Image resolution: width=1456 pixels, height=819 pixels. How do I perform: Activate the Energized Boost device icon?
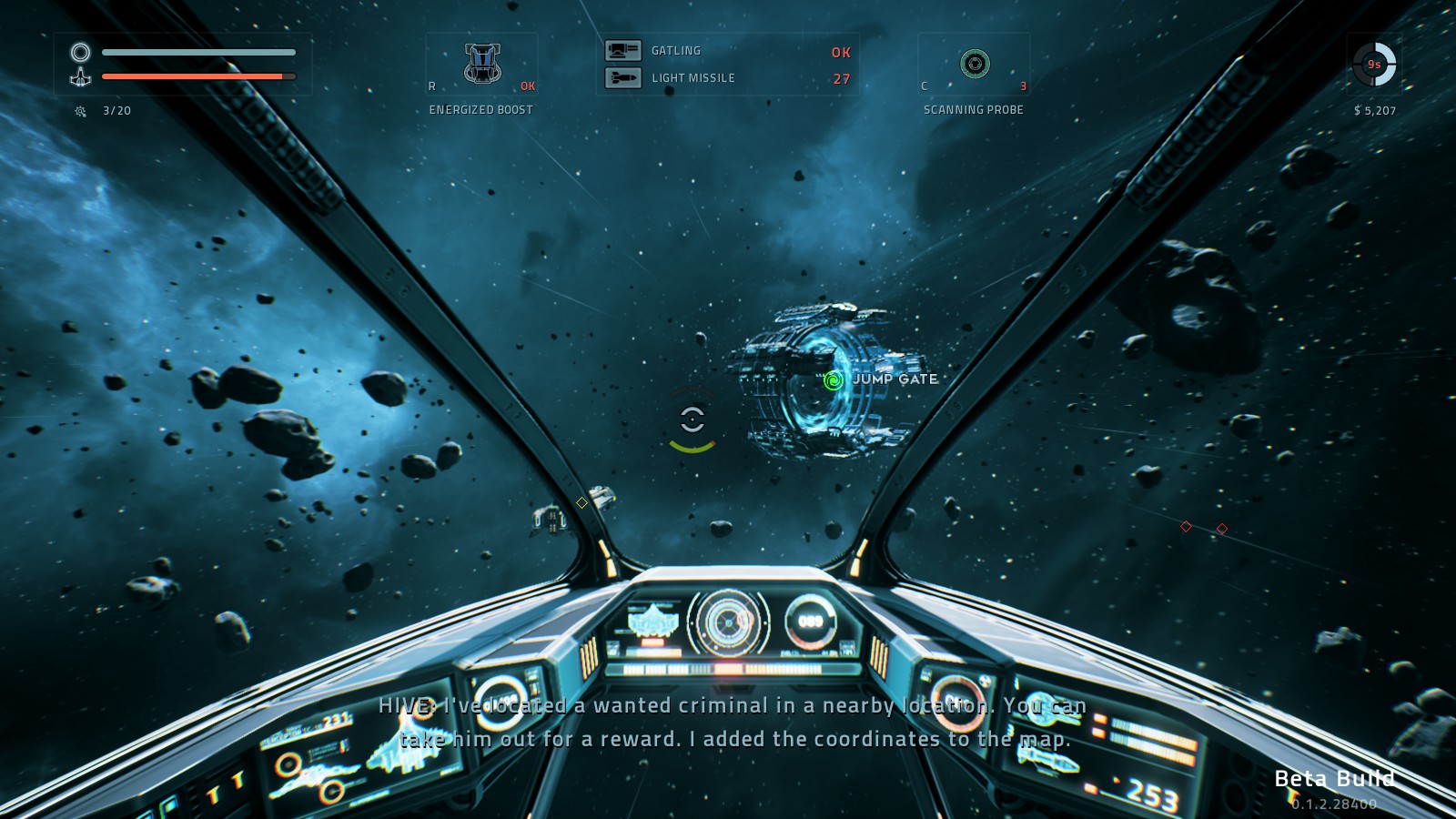pyautogui.click(x=482, y=64)
